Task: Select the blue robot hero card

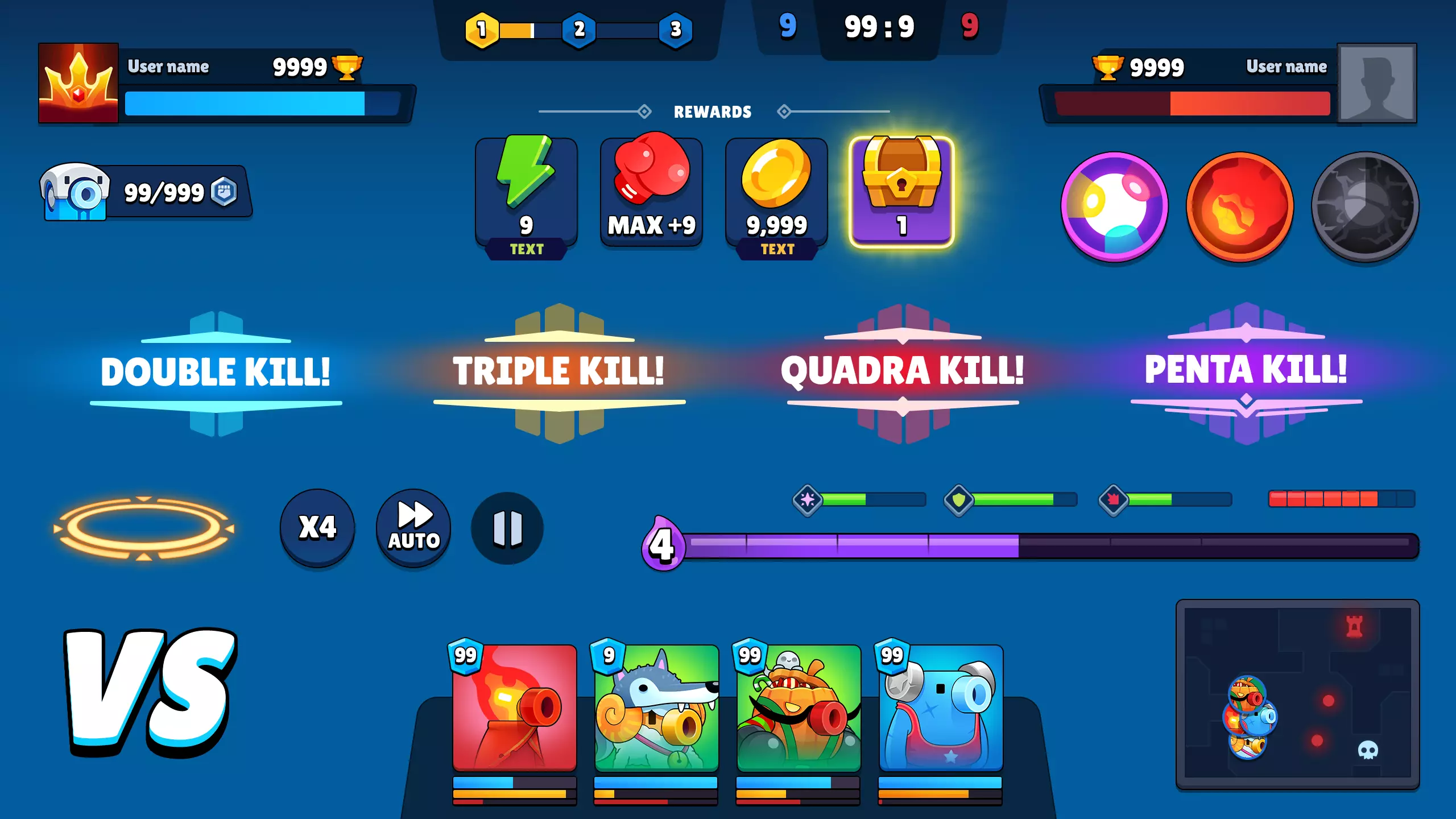Action: point(941,708)
